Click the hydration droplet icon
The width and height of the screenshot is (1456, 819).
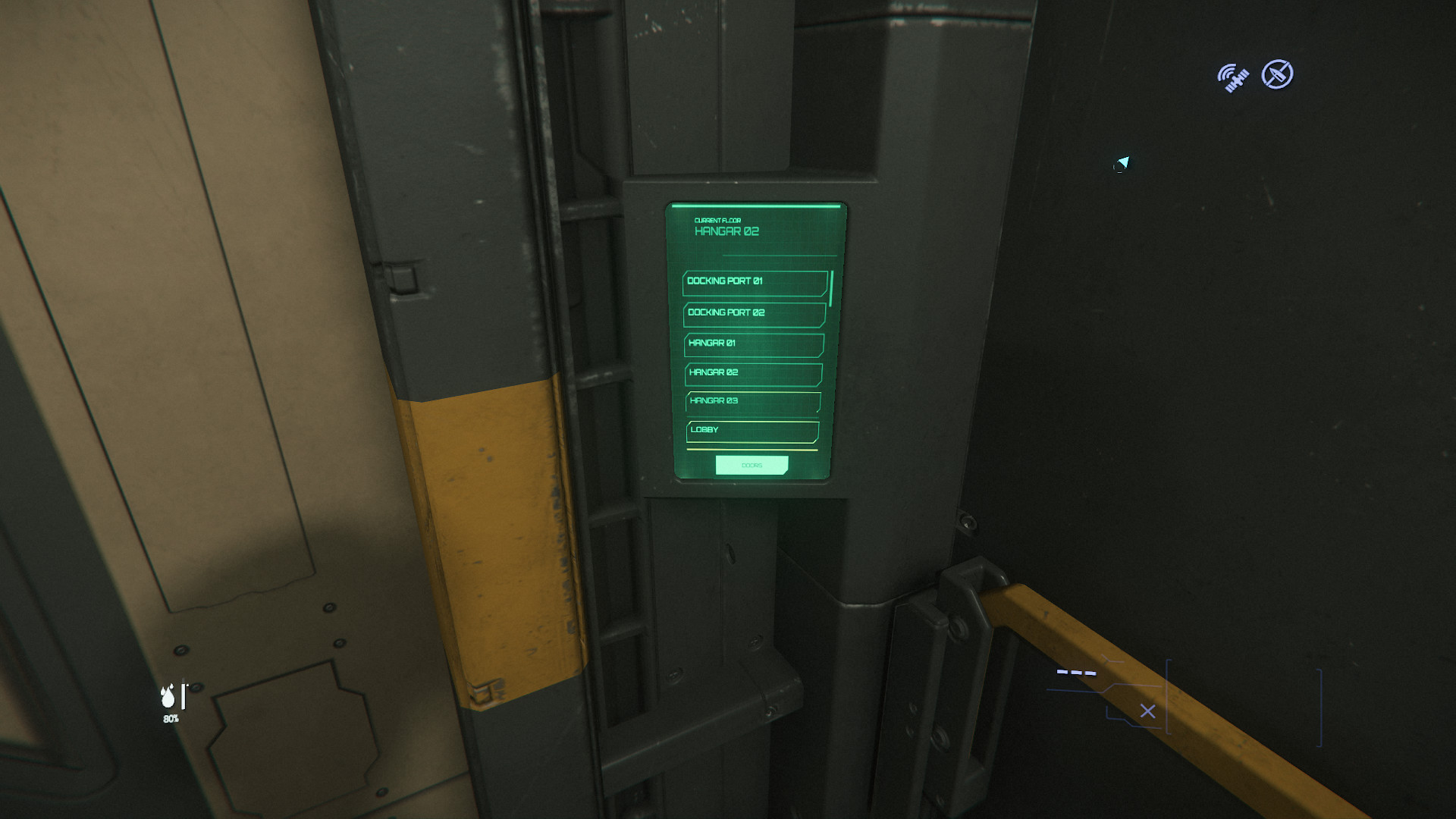(167, 696)
